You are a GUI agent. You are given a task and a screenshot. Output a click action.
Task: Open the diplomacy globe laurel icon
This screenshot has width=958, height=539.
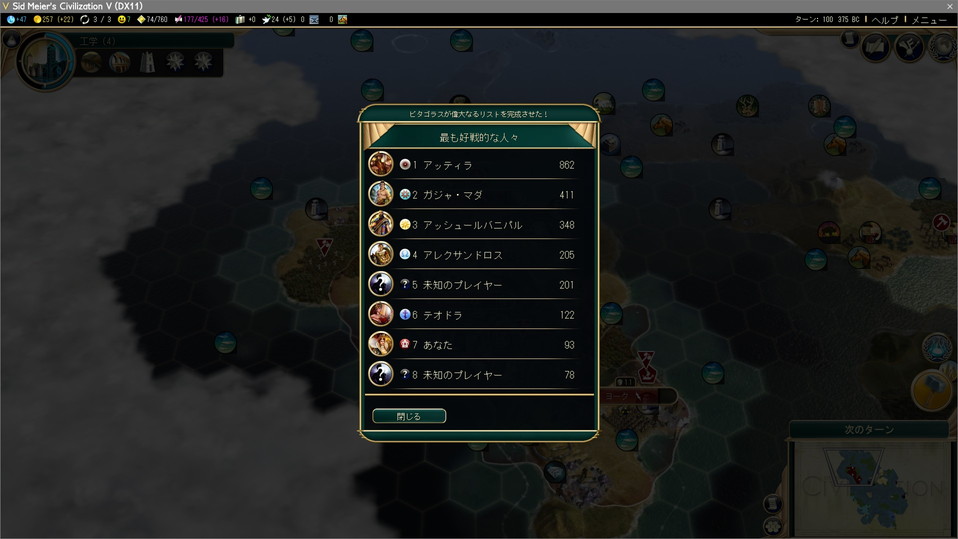click(x=940, y=46)
